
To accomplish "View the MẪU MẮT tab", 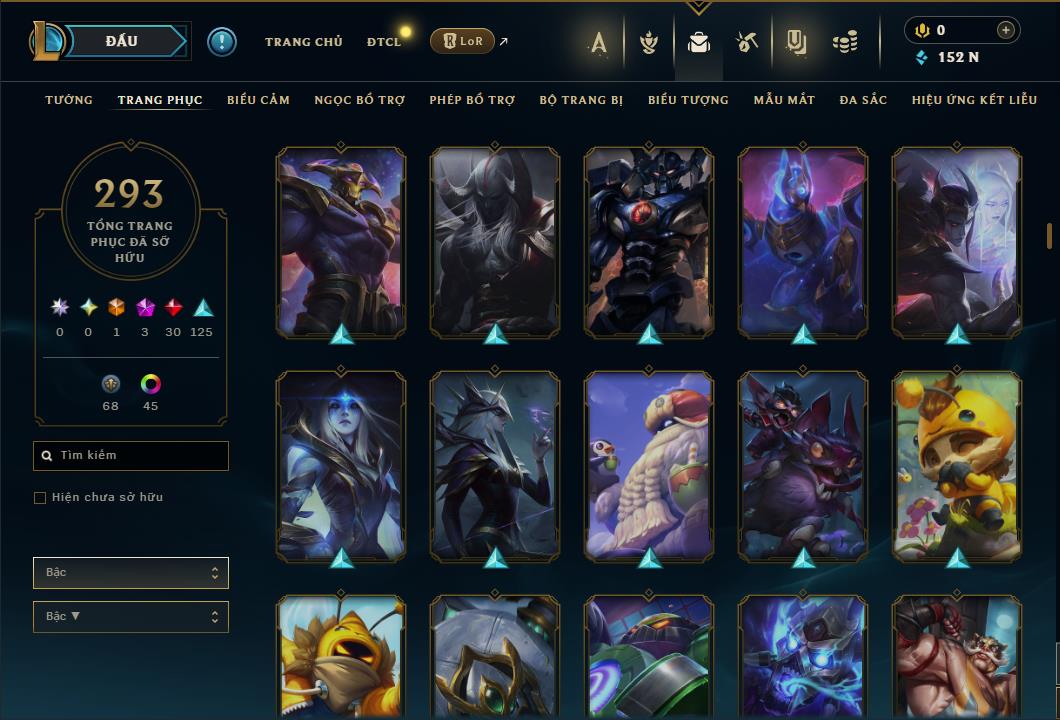I will click(784, 100).
